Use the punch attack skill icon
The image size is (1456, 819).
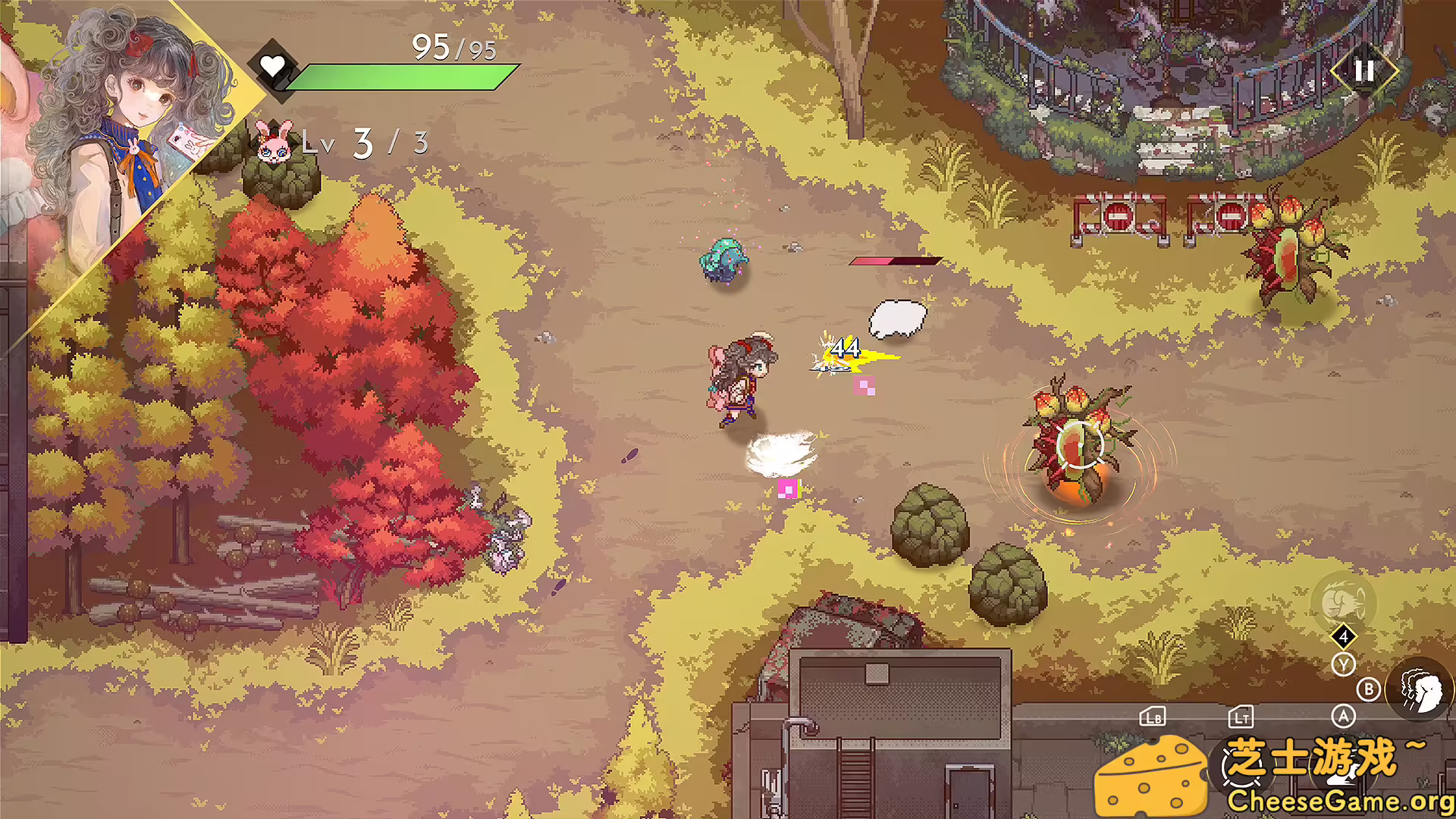pos(1420,690)
